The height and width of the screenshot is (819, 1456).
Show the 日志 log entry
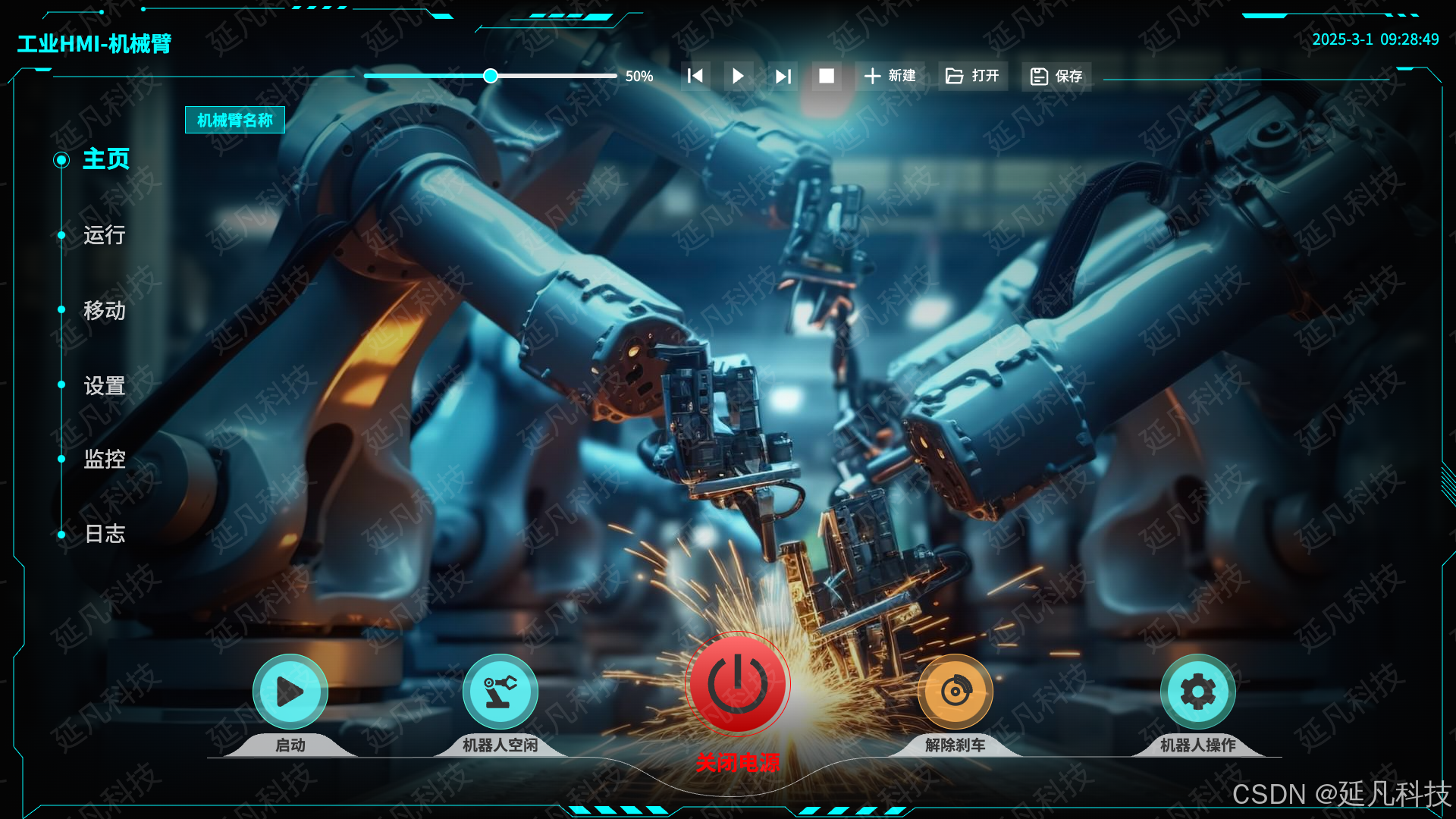point(104,534)
